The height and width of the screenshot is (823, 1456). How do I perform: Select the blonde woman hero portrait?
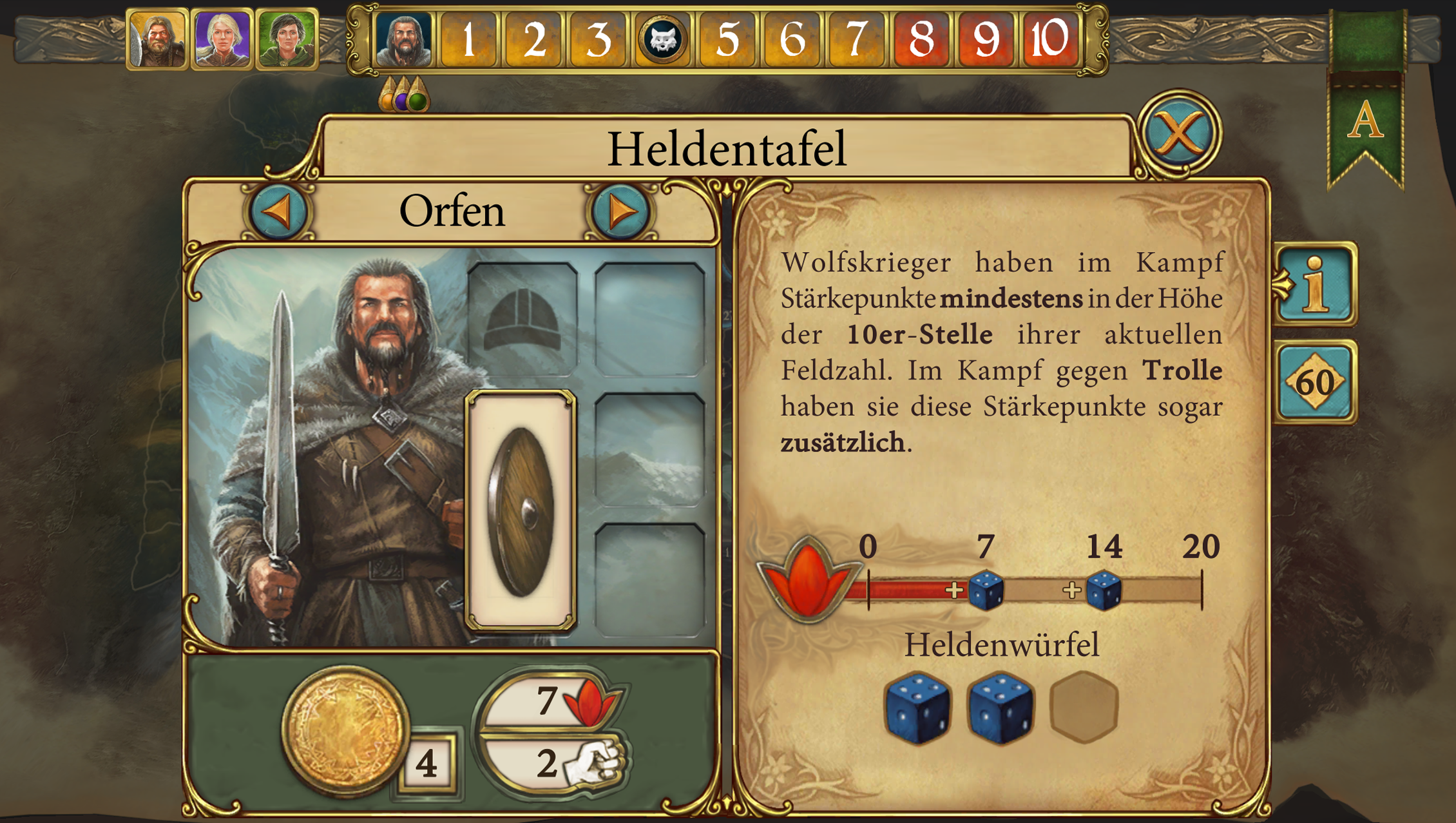point(222,39)
